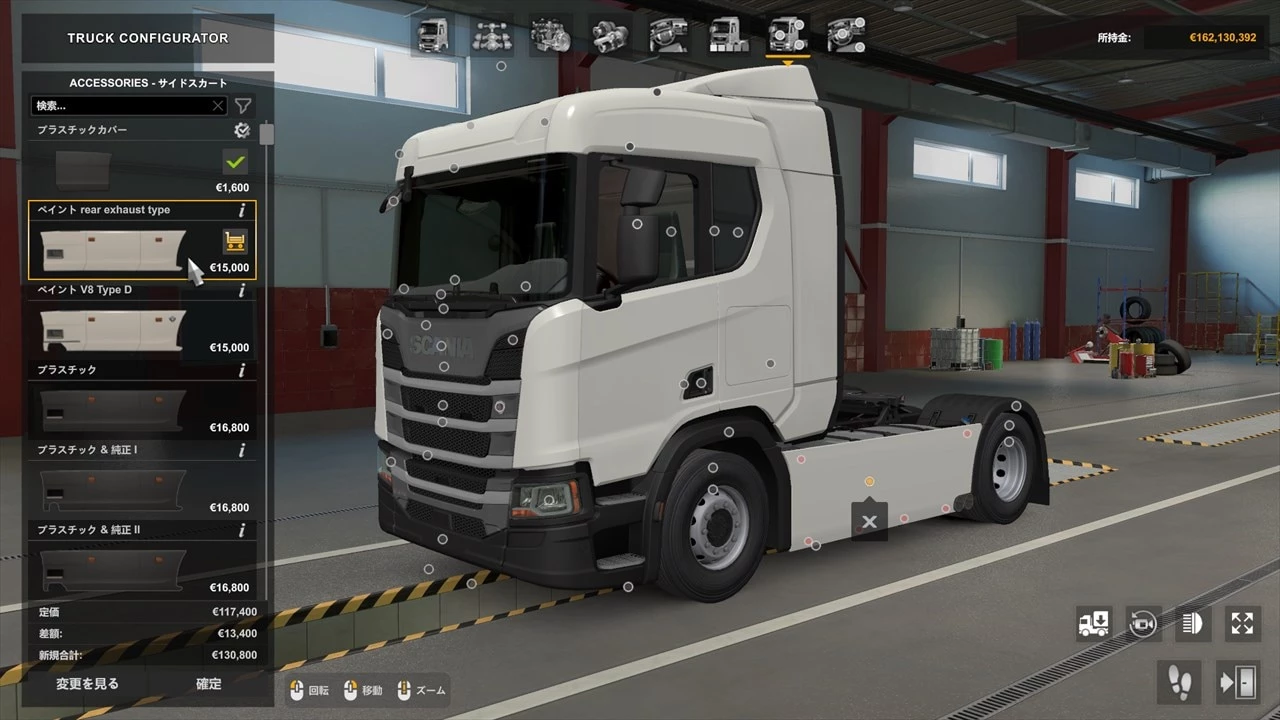Toggle the headlights preview icon

point(1193,624)
